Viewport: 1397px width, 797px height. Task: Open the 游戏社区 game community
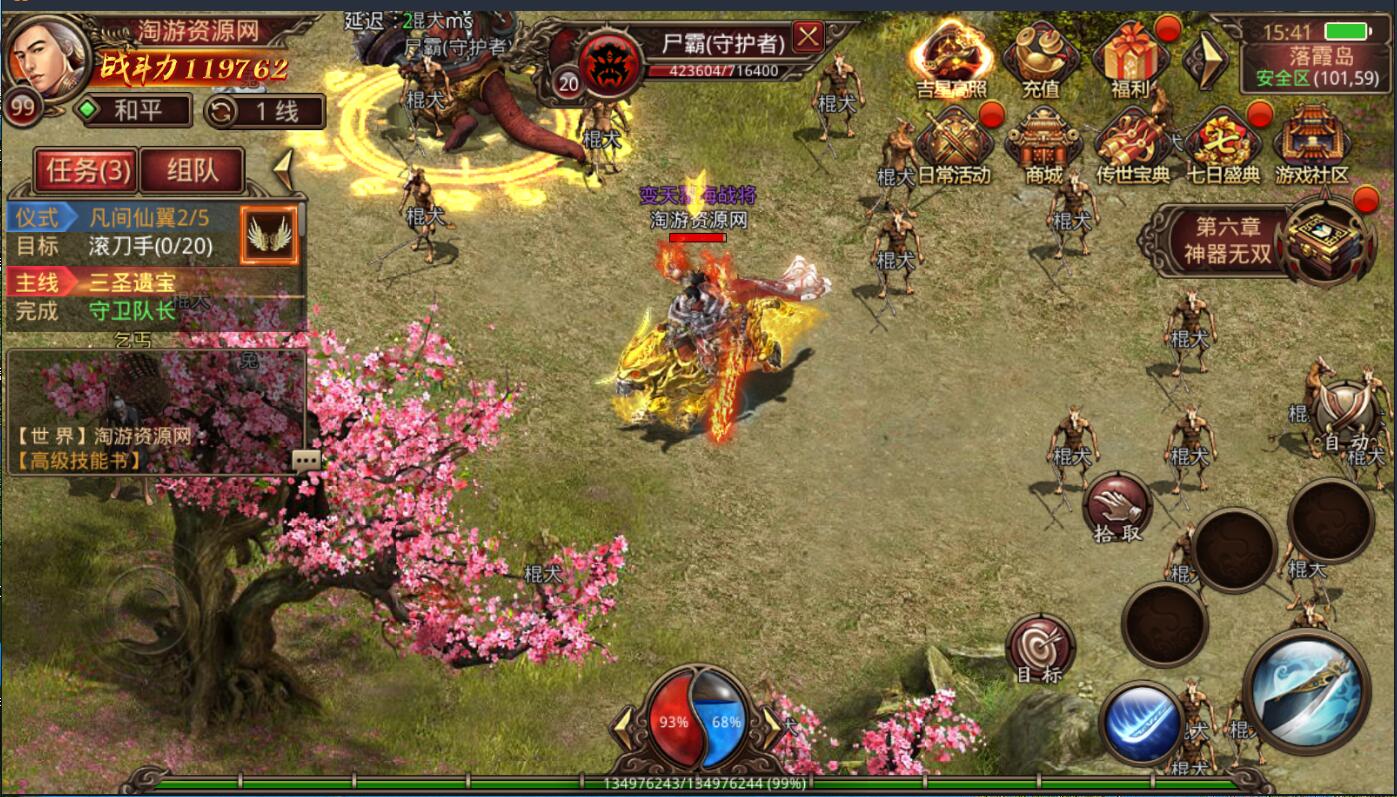(x=1312, y=145)
